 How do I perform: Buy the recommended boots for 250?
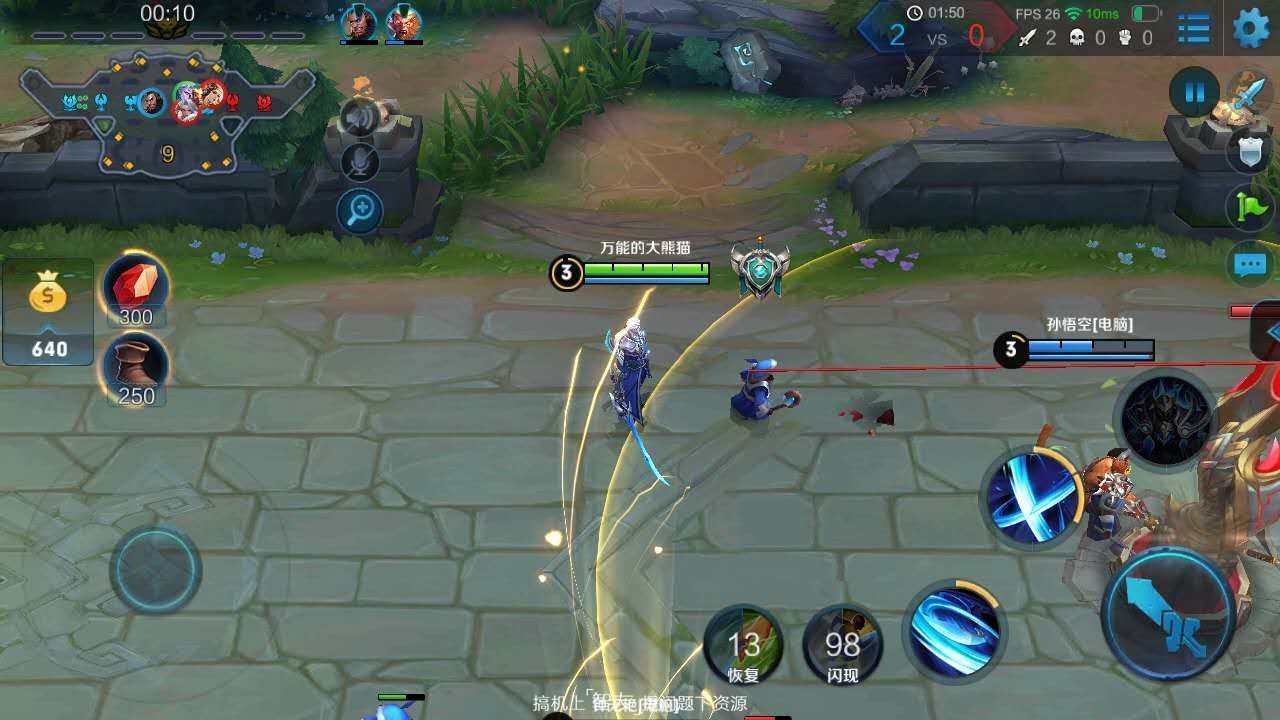[x=135, y=368]
